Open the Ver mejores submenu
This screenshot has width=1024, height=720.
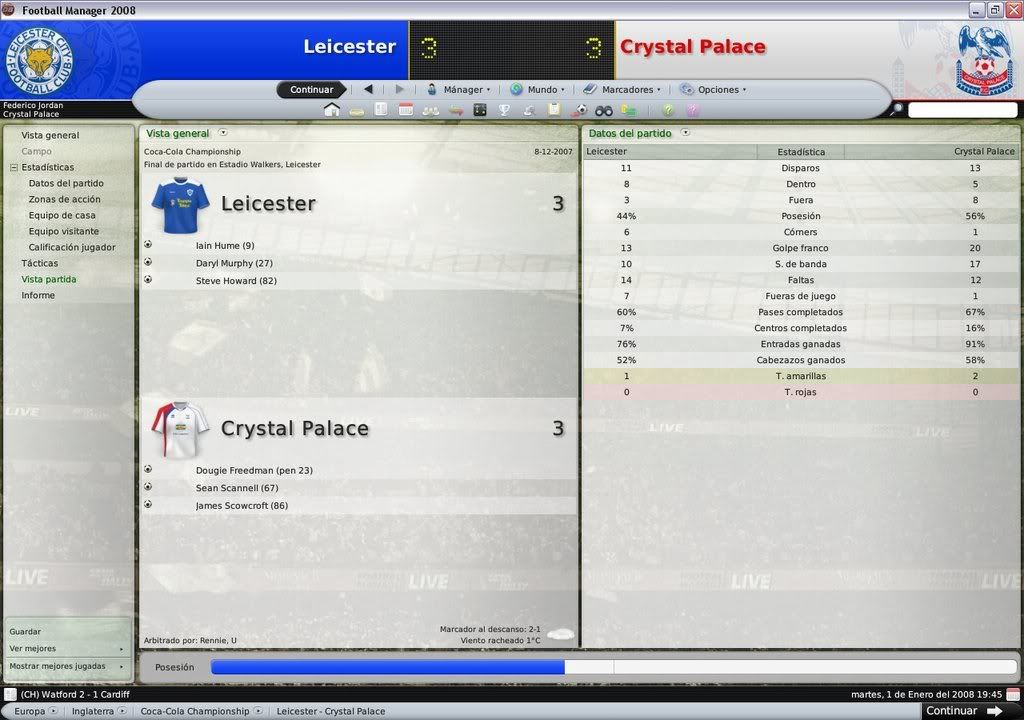pyautogui.click(x=67, y=648)
